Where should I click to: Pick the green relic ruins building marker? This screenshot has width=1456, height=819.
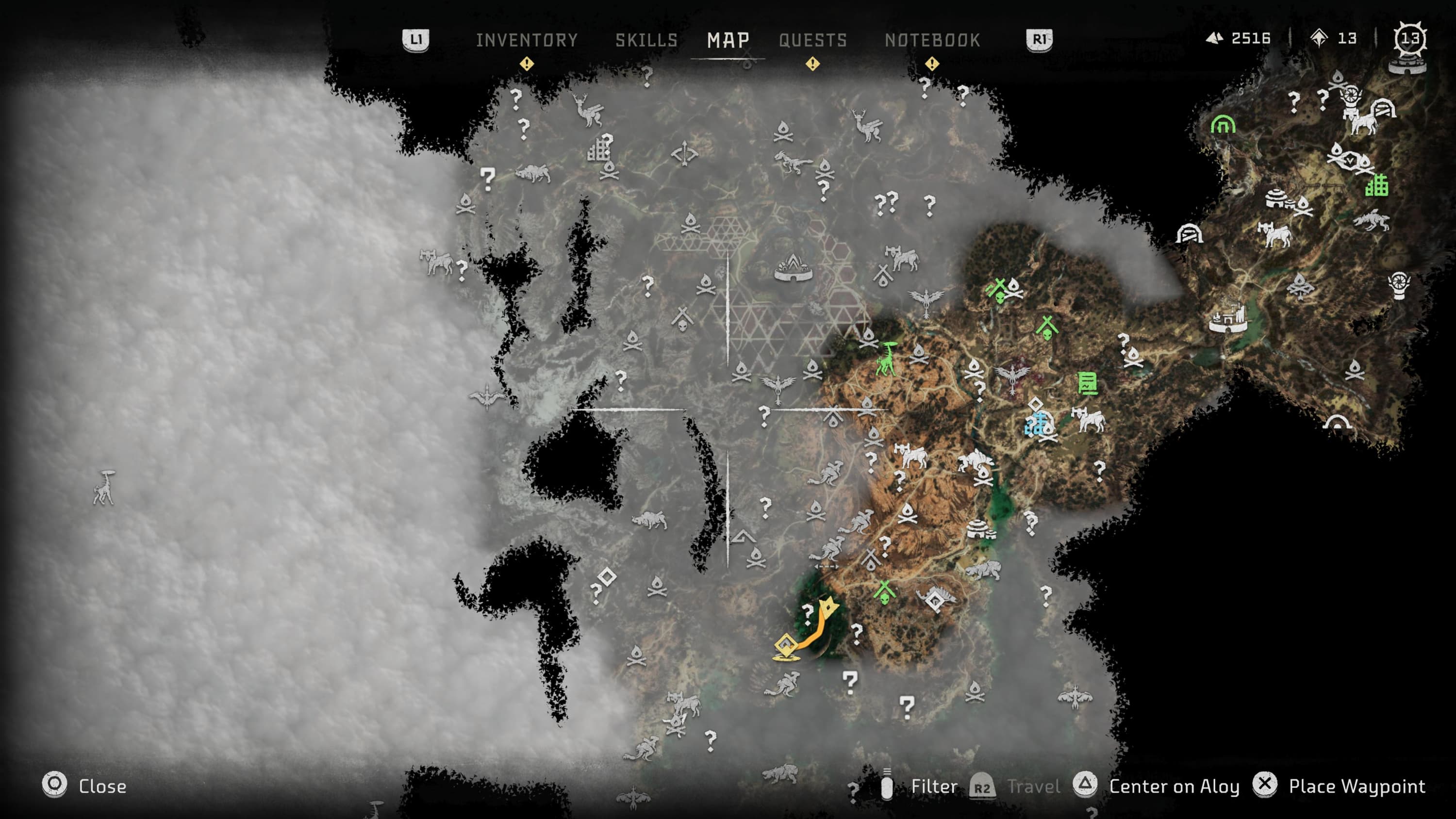(1376, 185)
